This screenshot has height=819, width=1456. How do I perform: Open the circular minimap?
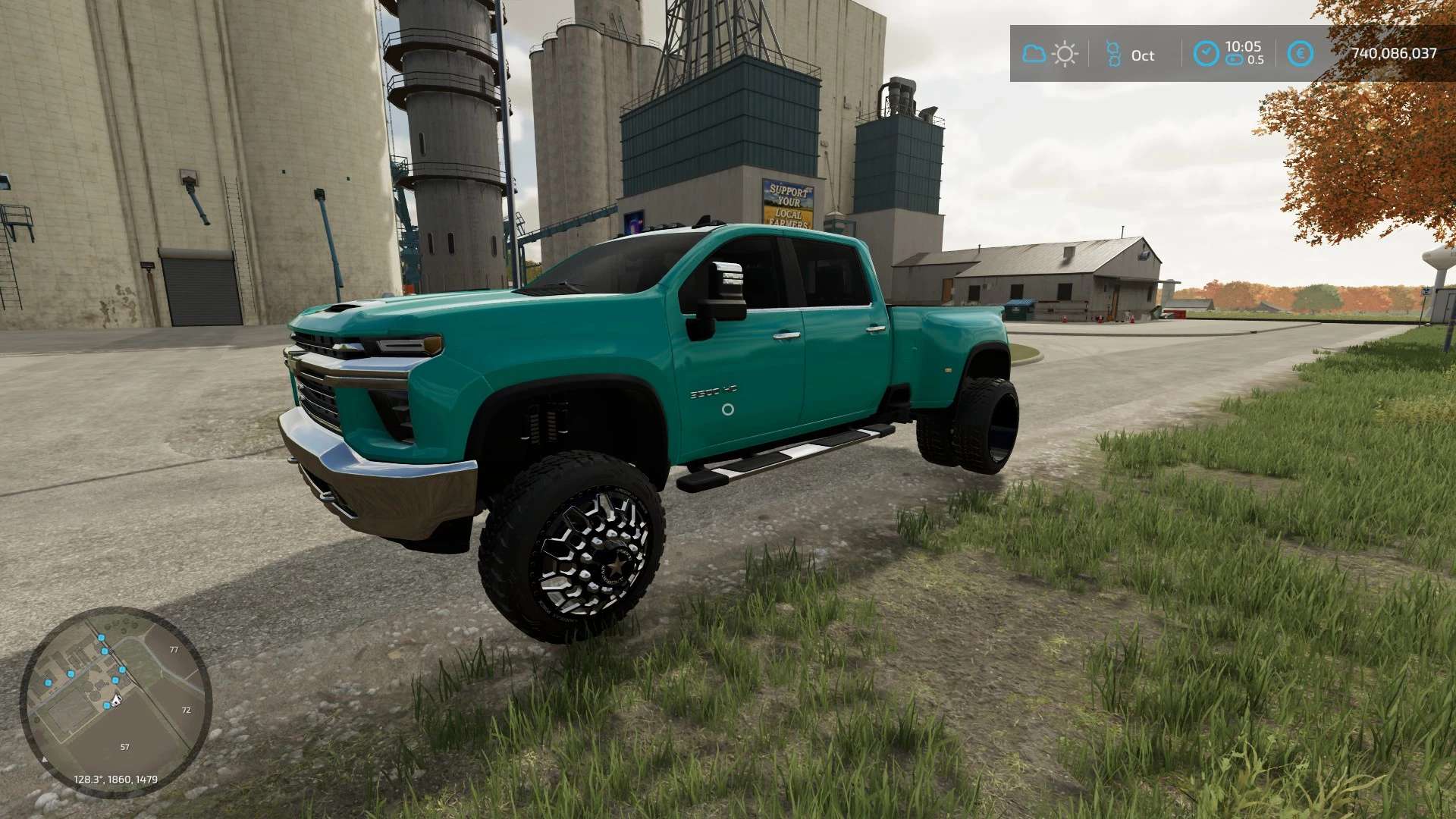click(x=115, y=701)
